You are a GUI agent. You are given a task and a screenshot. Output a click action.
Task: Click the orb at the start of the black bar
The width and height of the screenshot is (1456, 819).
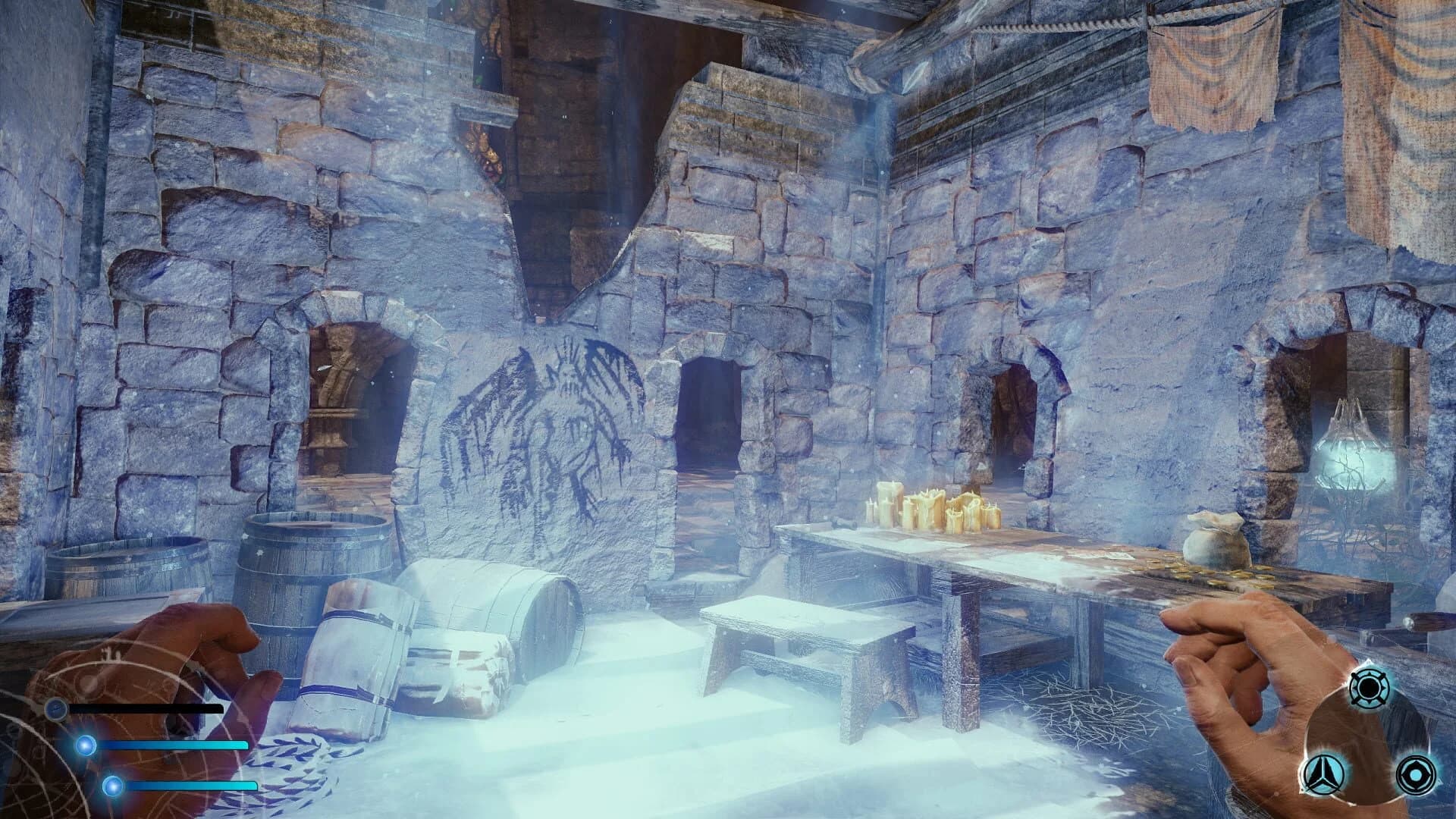[56, 708]
